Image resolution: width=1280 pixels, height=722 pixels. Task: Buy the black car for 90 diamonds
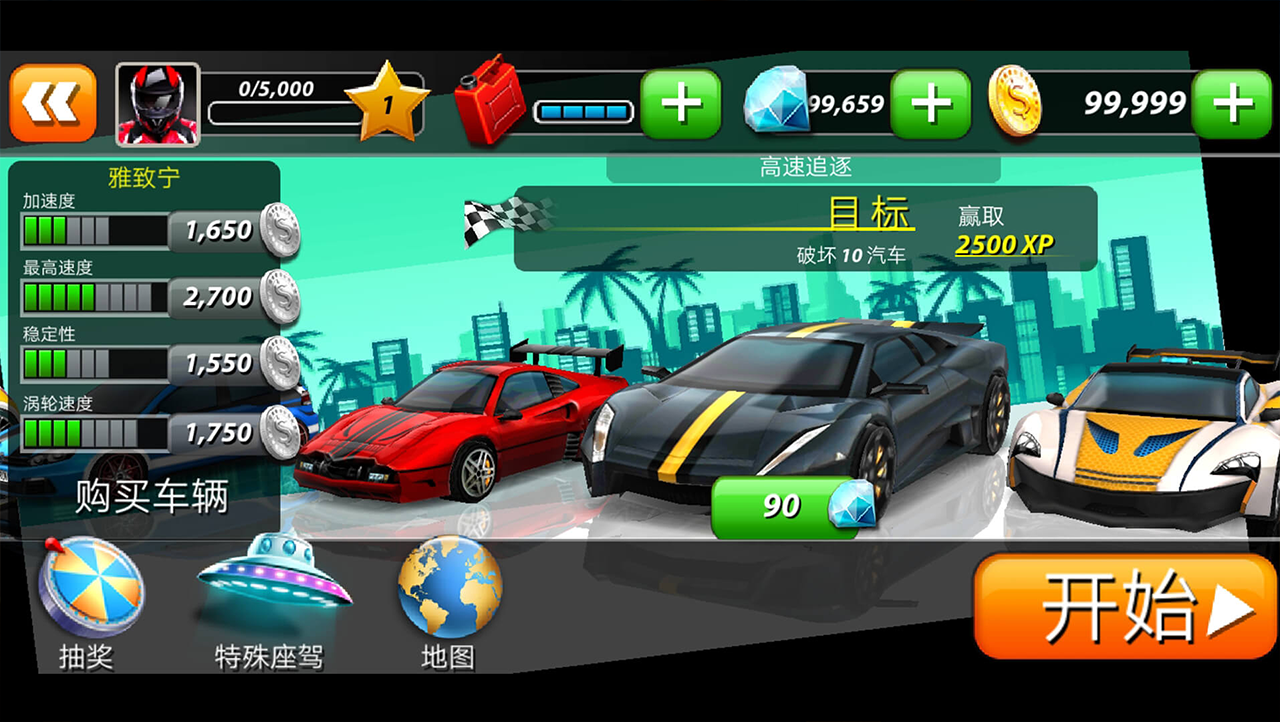coord(785,505)
